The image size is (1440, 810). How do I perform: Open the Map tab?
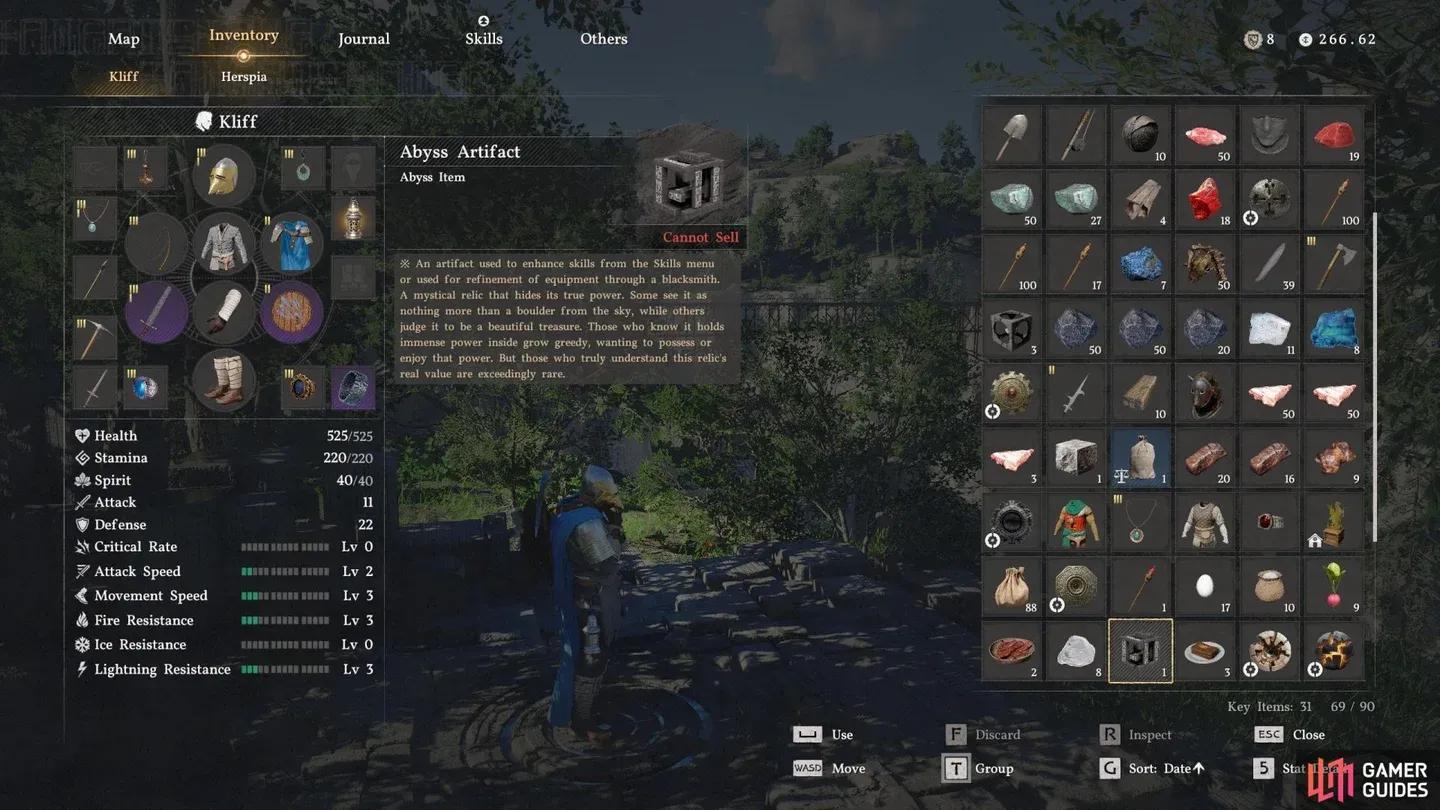(124, 39)
